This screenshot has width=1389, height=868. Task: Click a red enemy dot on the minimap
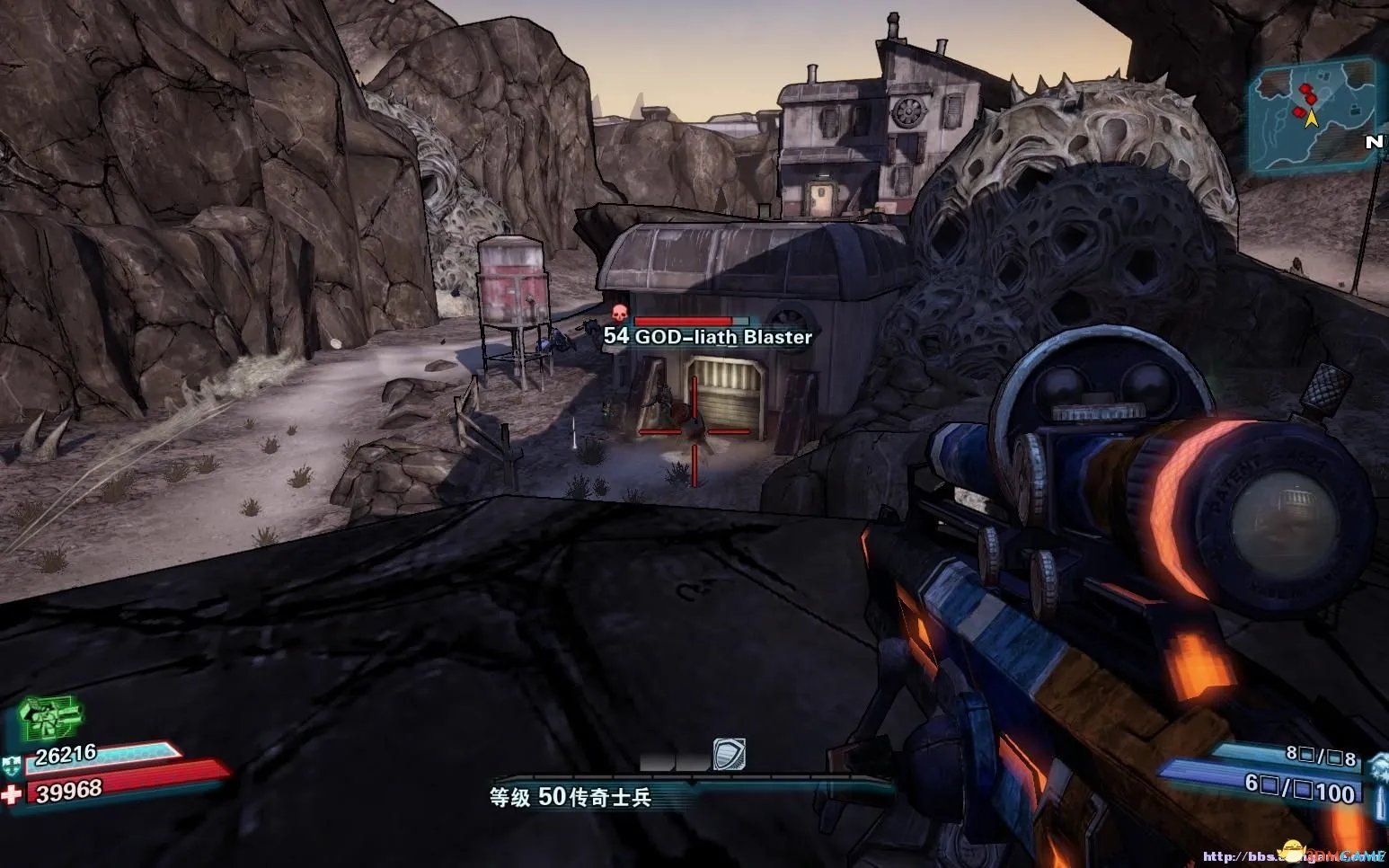point(1305,88)
